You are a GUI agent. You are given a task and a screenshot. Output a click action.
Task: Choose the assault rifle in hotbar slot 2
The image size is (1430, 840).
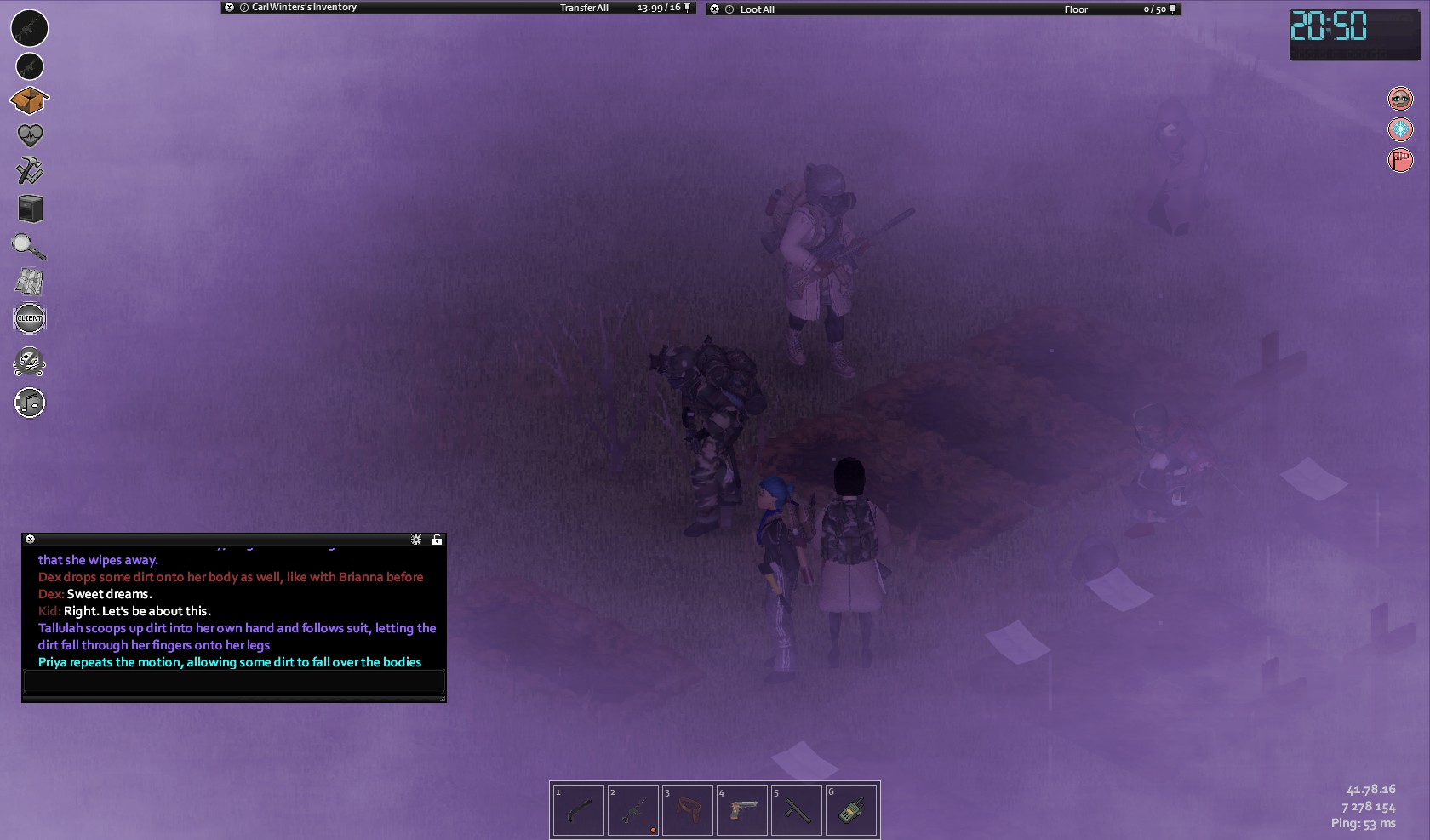point(632,810)
